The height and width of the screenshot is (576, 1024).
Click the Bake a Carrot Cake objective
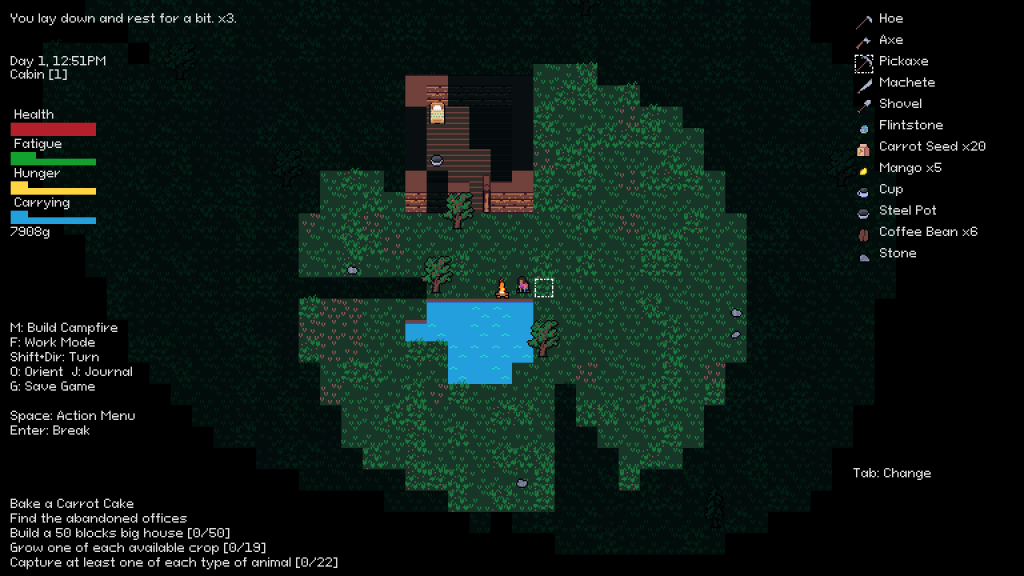pyautogui.click(x=72, y=504)
